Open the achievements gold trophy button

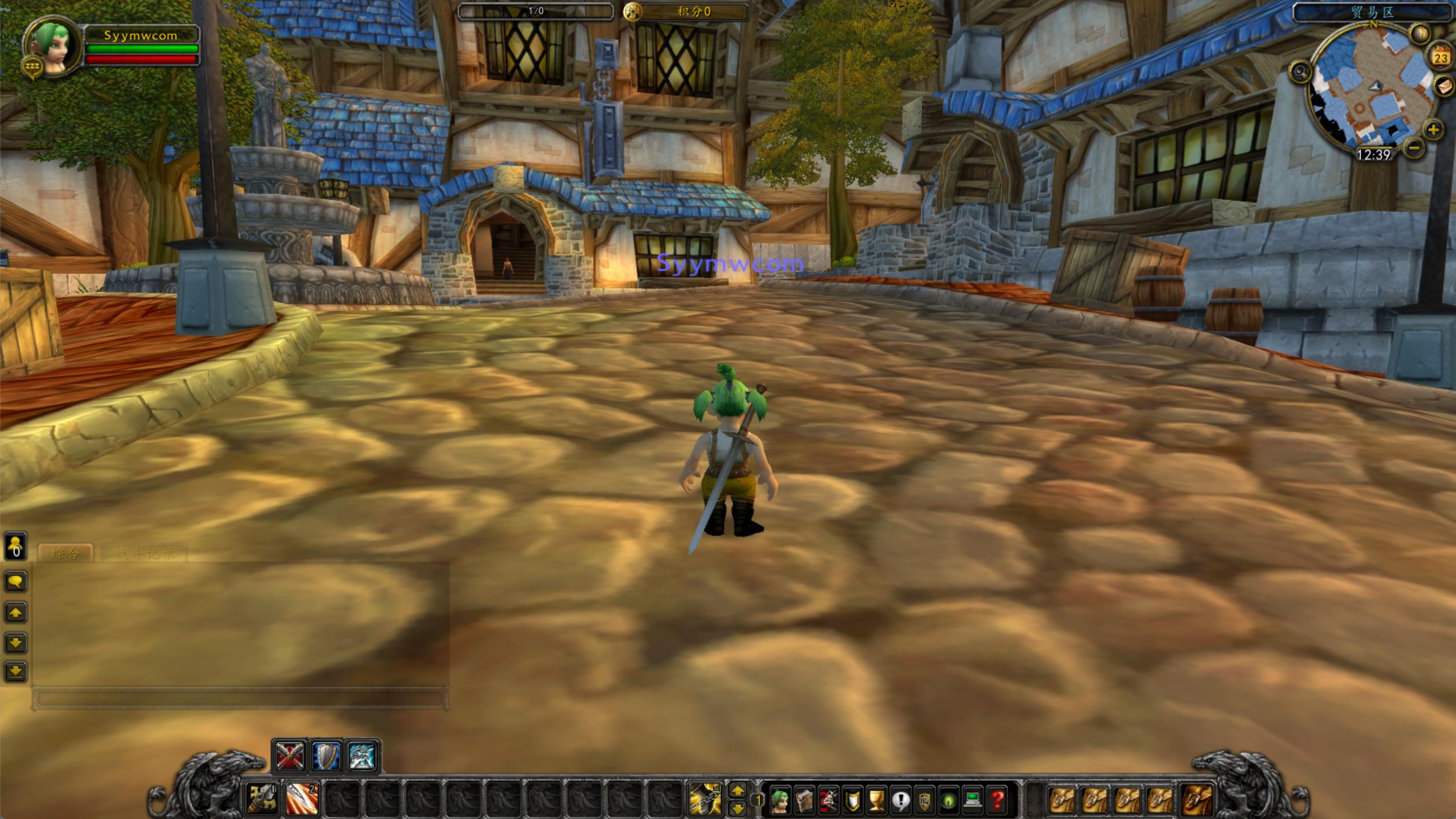[x=877, y=801]
